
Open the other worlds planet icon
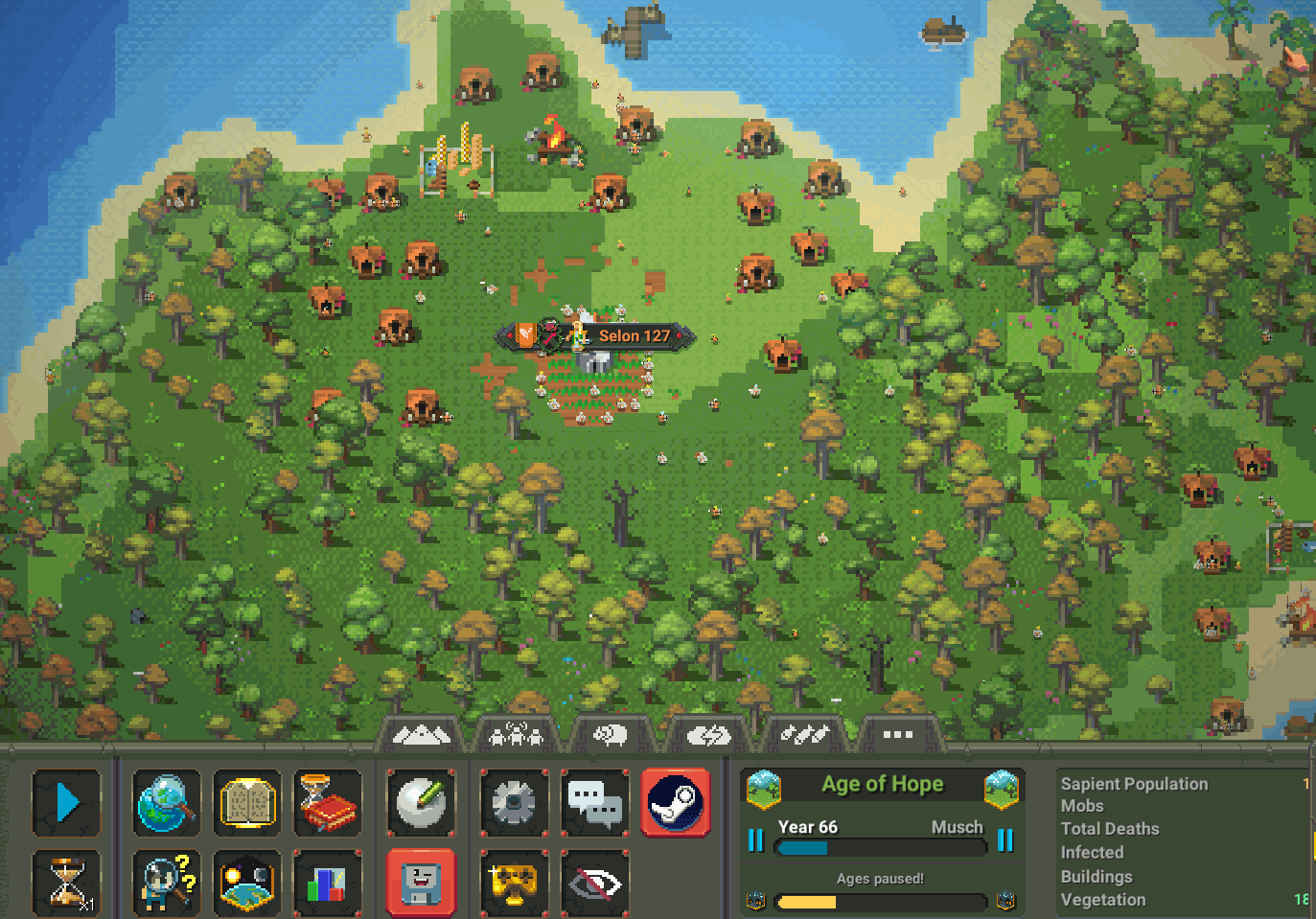pos(247,883)
